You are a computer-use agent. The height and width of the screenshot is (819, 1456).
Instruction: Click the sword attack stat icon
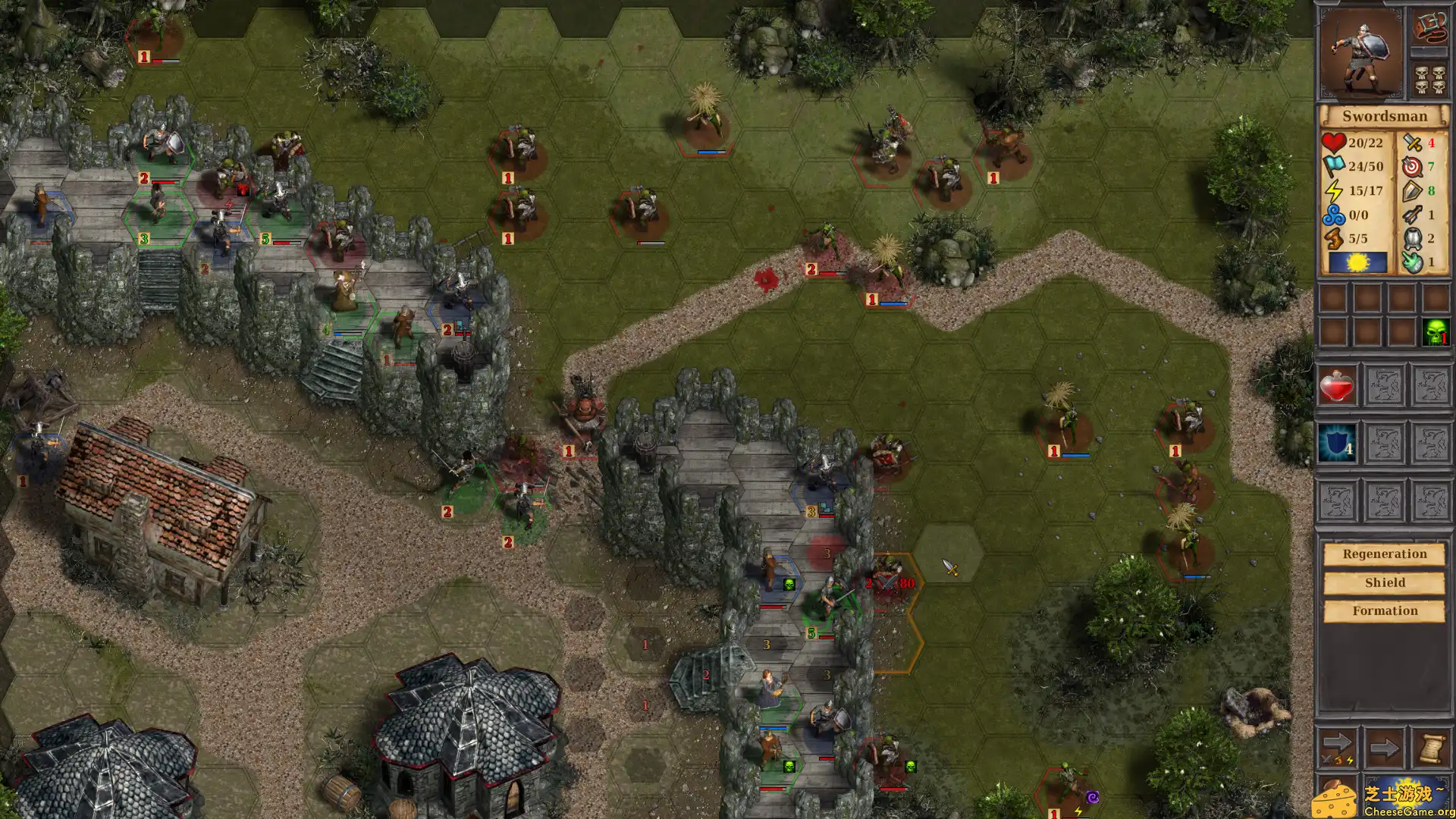[x=1412, y=142]
